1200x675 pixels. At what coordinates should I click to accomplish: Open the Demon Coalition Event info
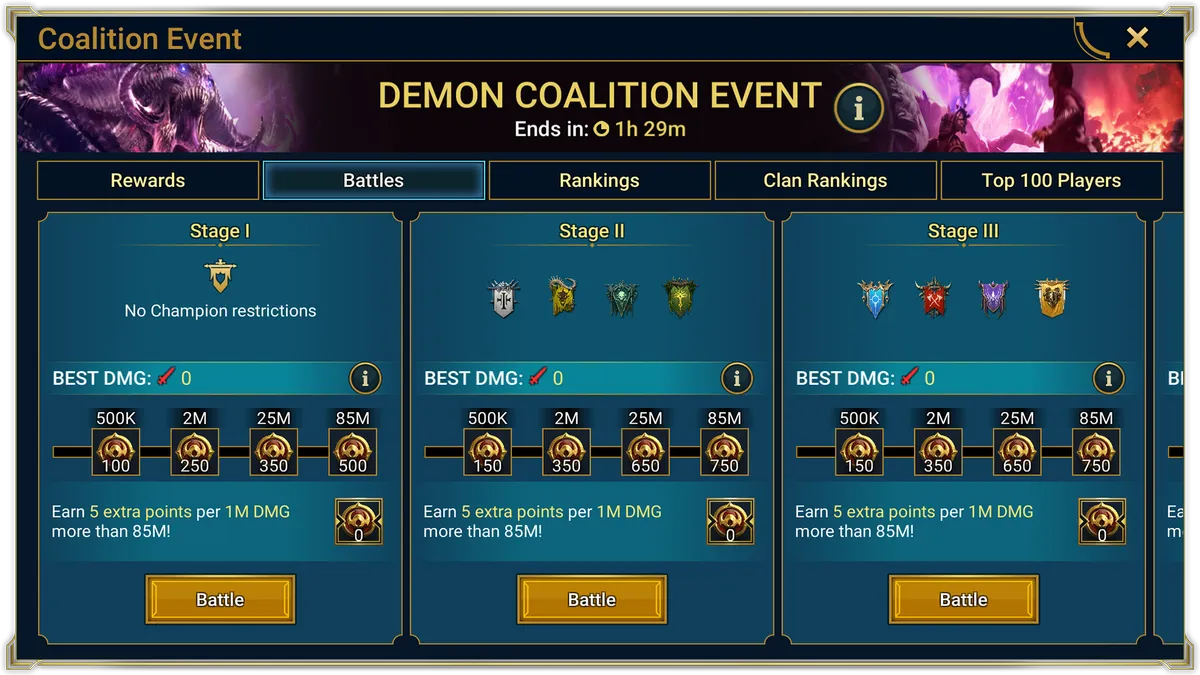(x=858, y=108)
